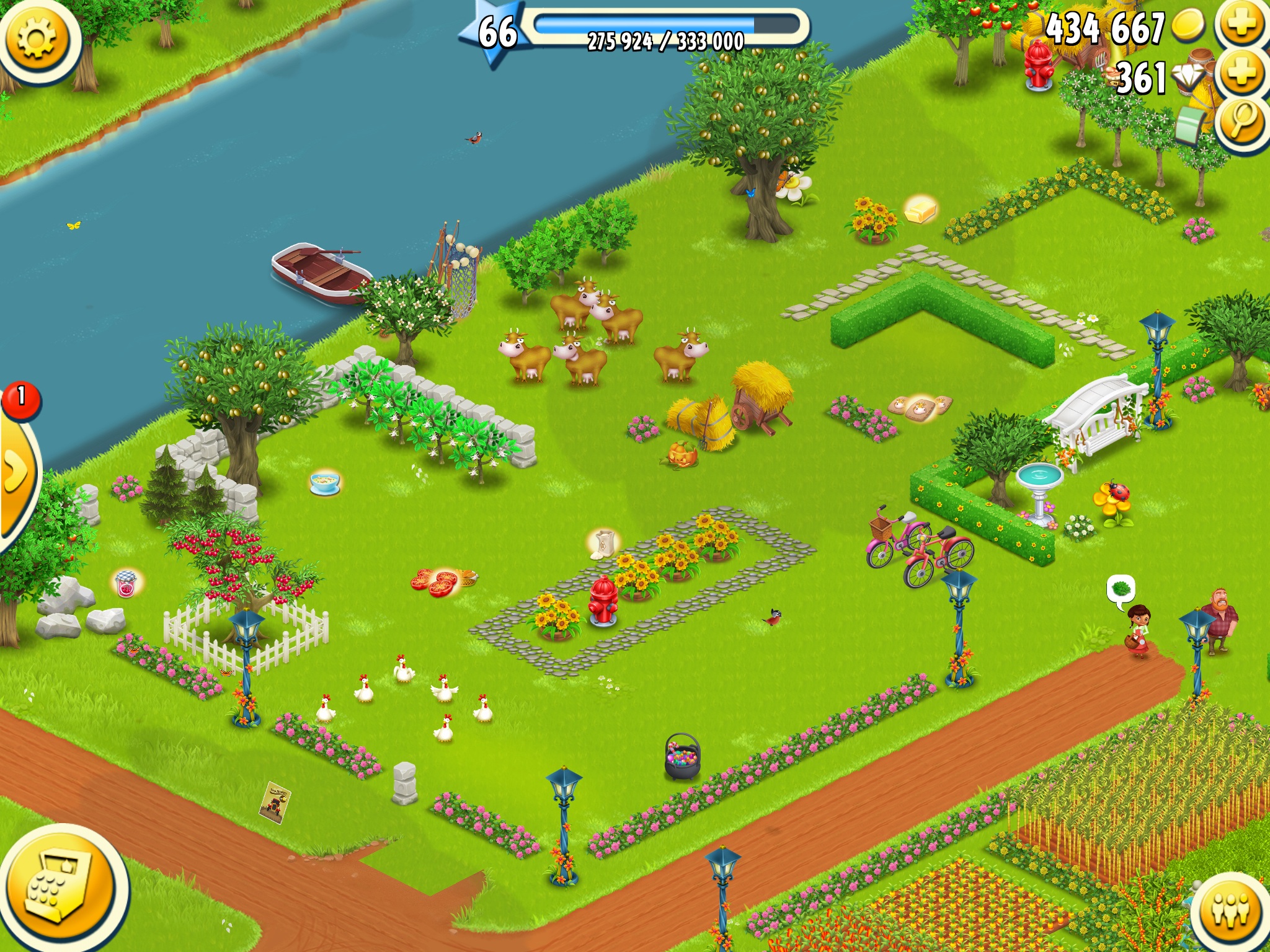
Task: Add more coins with the plus button
Action: pyautogui.click(x=1242, y=25)
